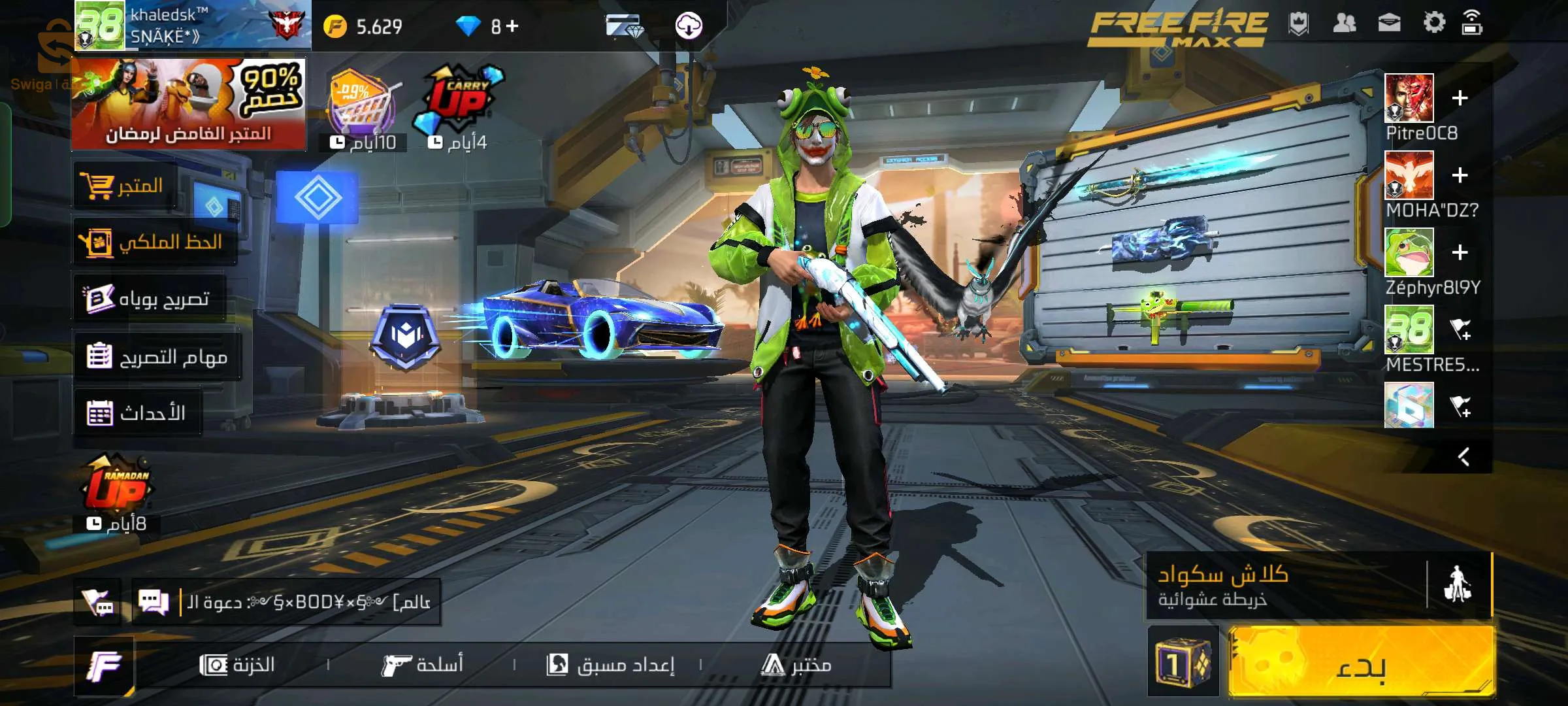Open مهام التصريح pass missions

(157, 356)
